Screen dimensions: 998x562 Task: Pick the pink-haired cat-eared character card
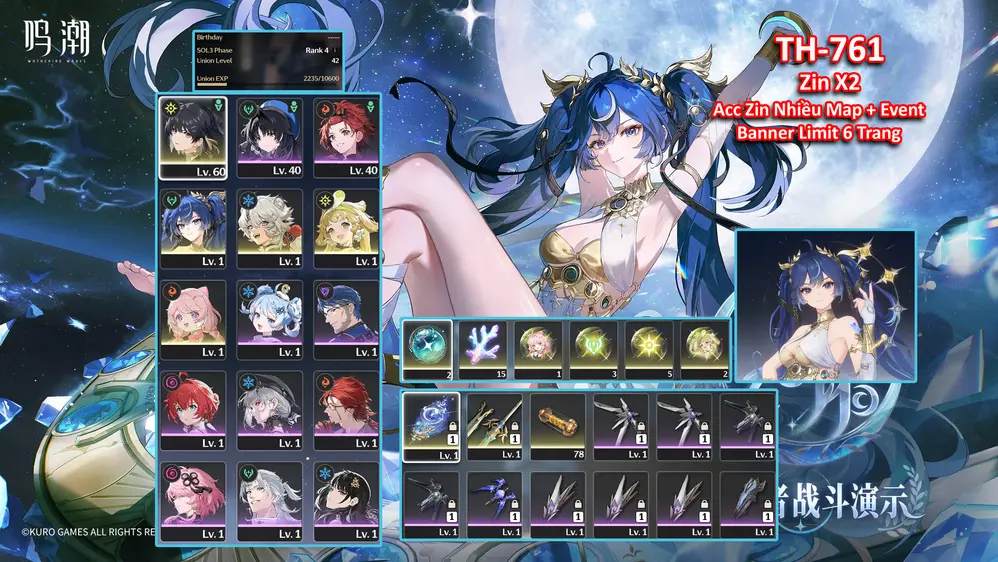pyautogui.click(x=192, y=318)
